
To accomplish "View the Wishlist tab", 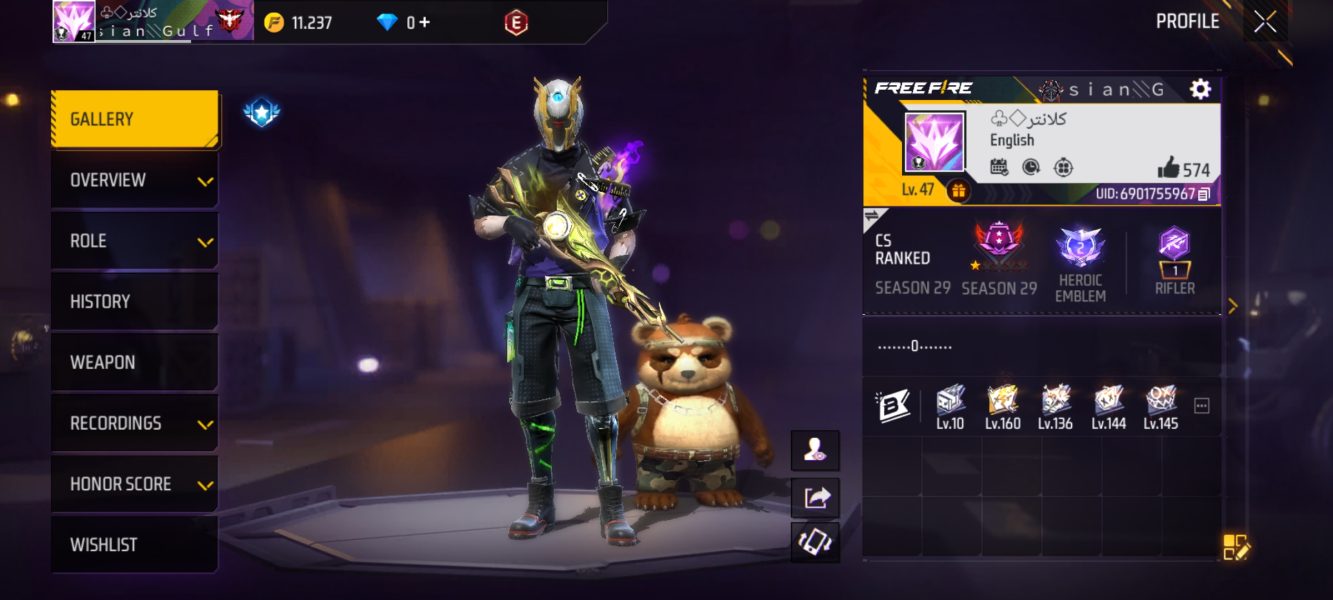I will click(x=134, y=545).
